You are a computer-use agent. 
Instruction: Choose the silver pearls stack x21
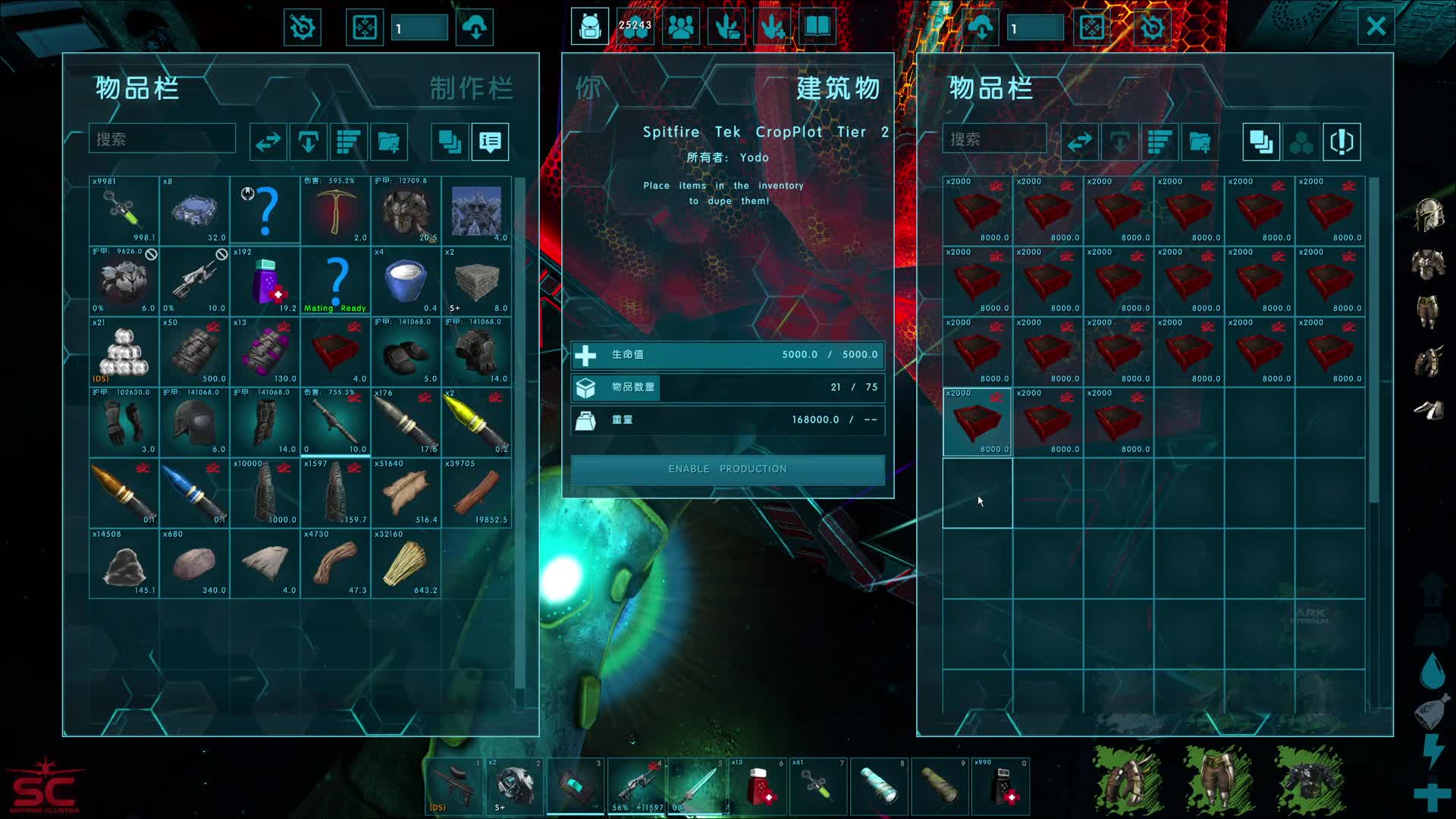124,352
